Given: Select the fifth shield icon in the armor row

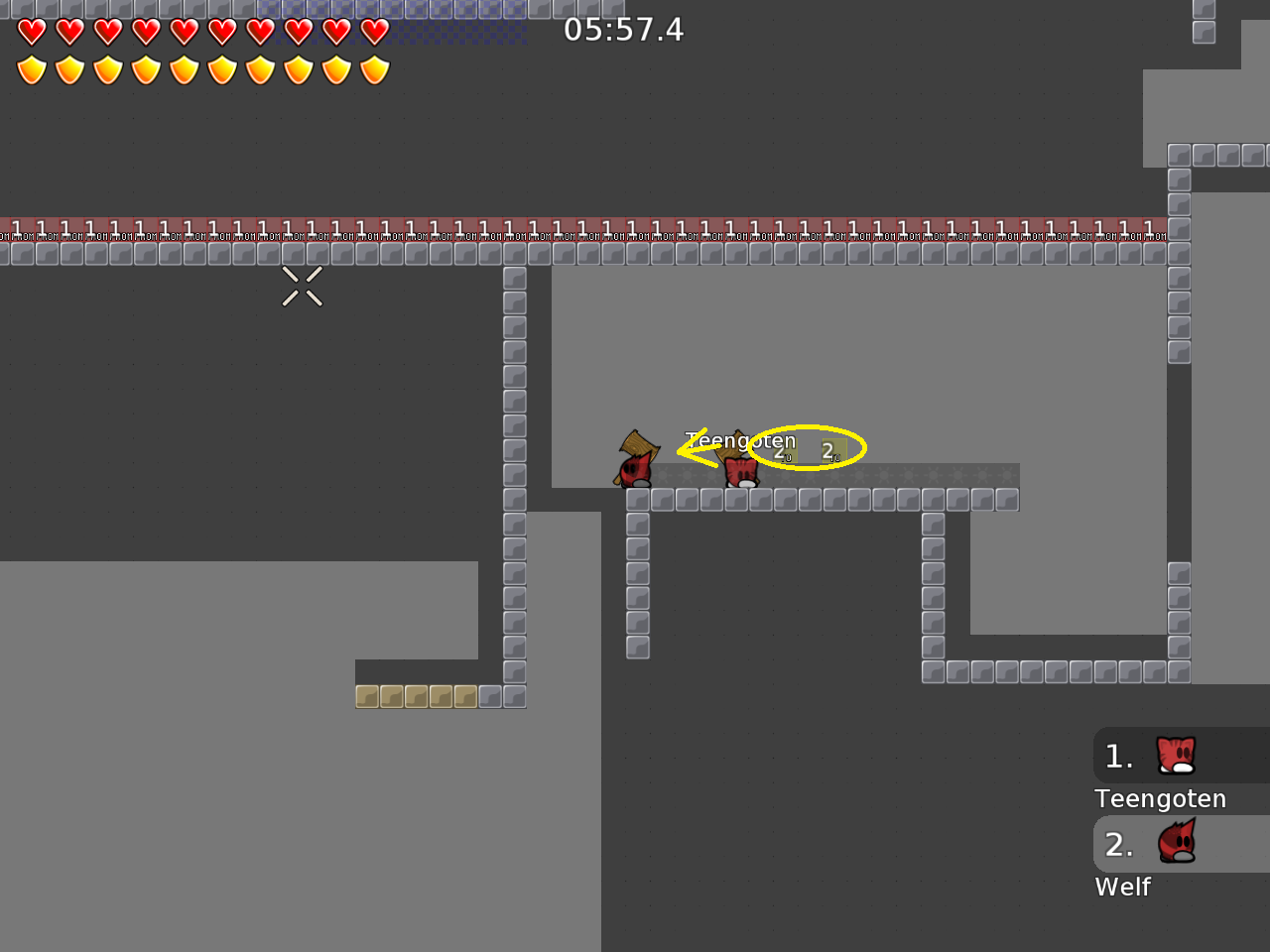Looking at the screenshot, I should [x=184, y=69].
